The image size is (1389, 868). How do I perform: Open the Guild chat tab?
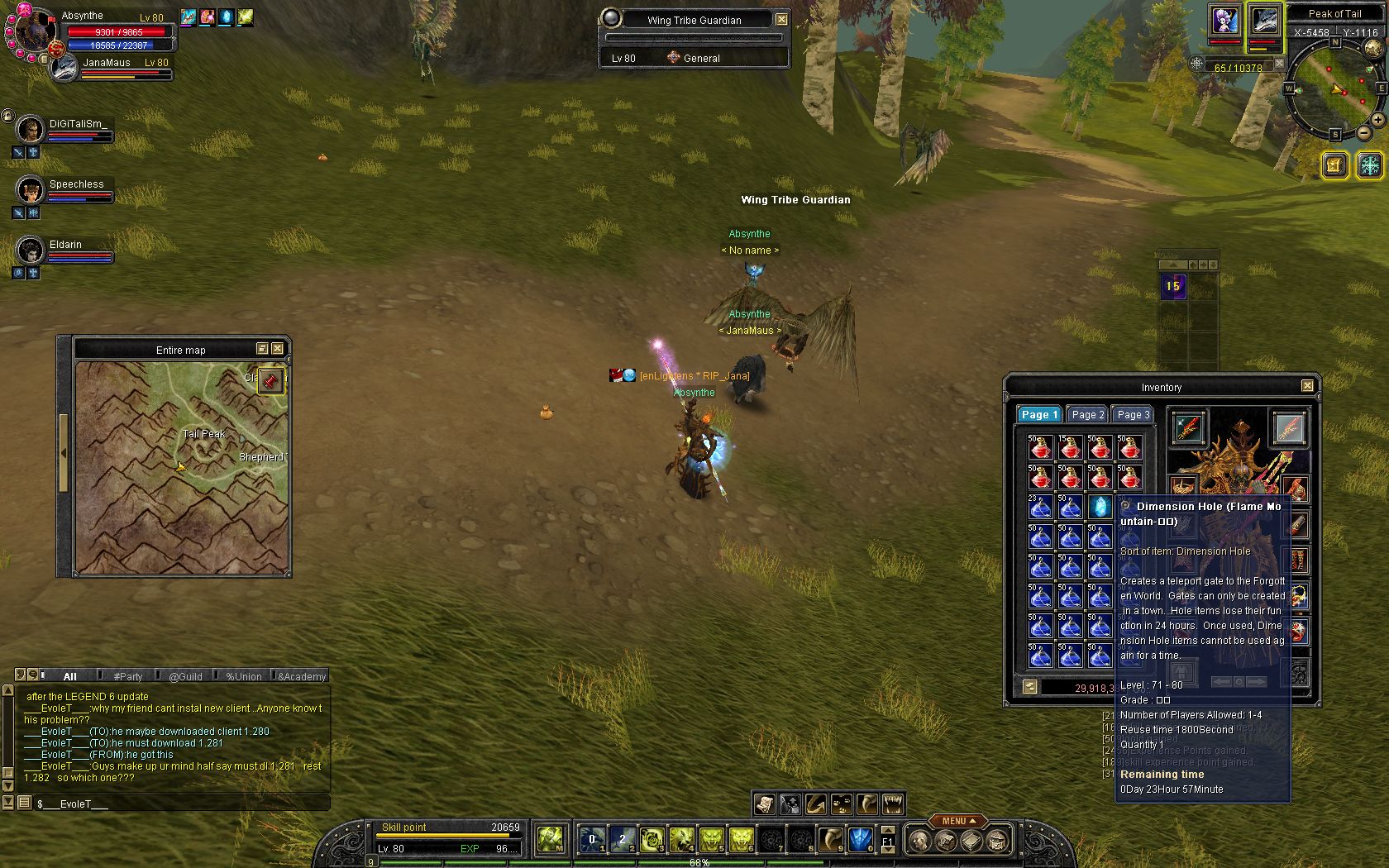tap(185, 676)
